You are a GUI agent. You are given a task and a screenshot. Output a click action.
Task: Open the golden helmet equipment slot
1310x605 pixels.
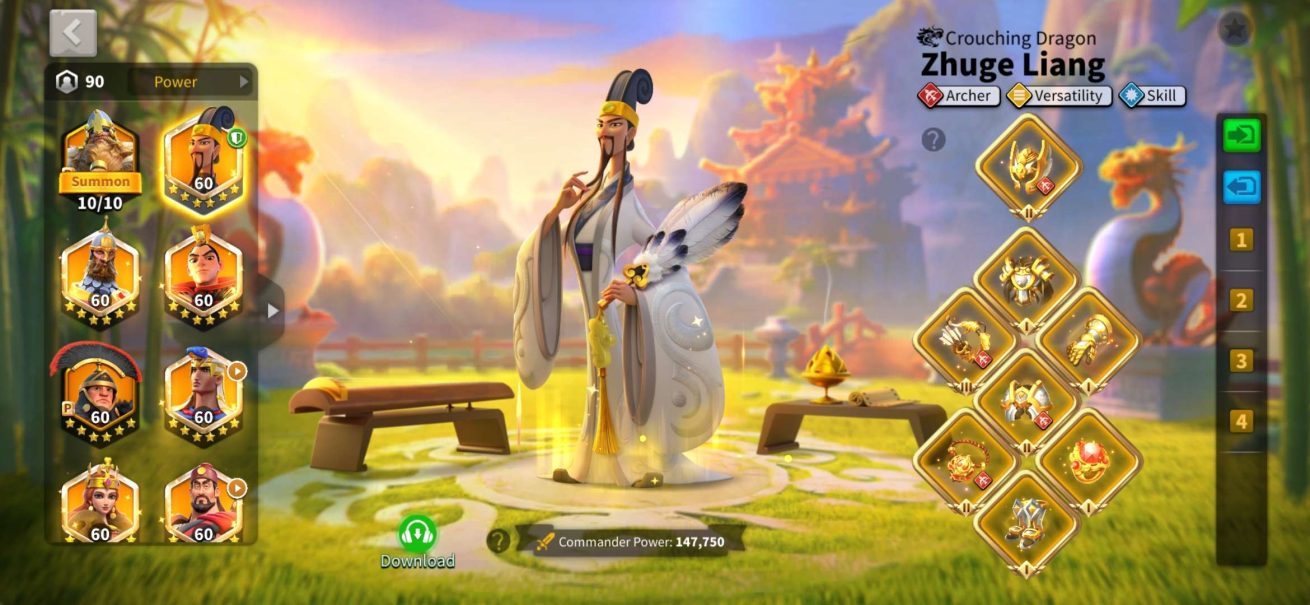click(x=1028, y=166)
